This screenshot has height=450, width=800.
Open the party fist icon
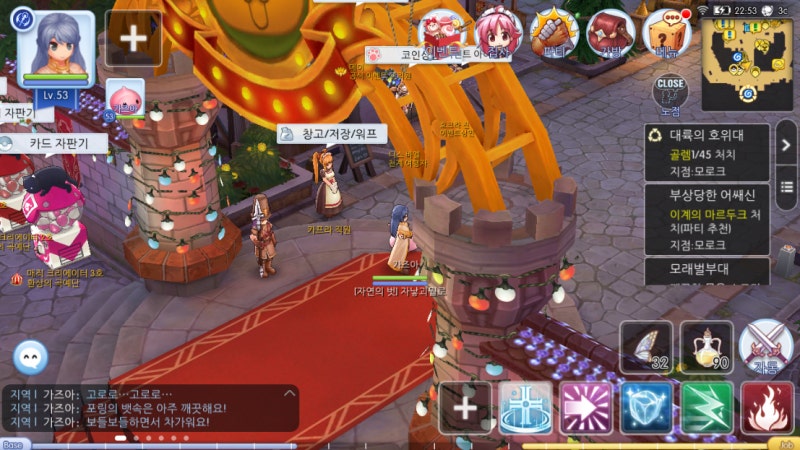click(553, 32)
